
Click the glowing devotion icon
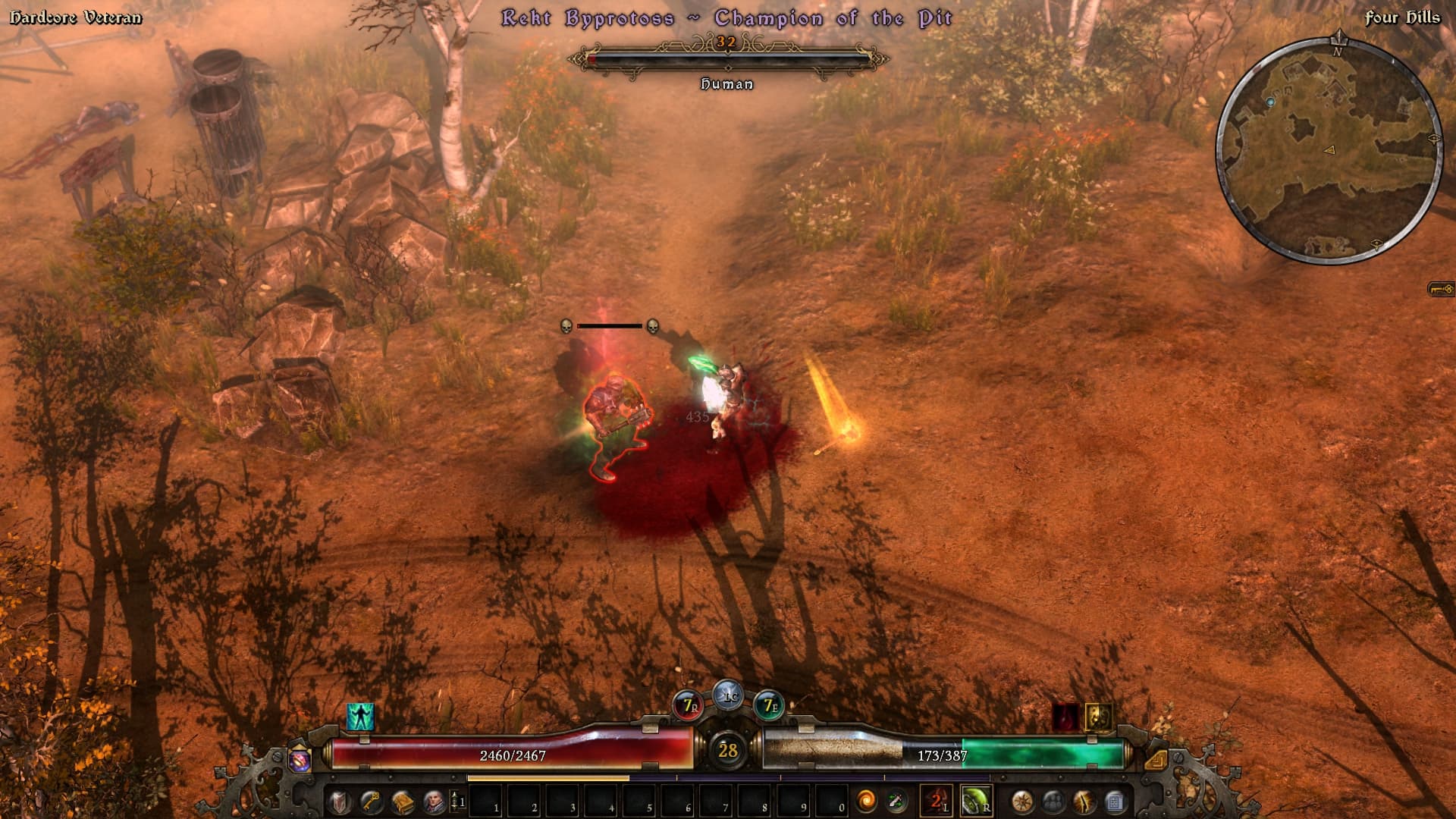pos(1084,801)
